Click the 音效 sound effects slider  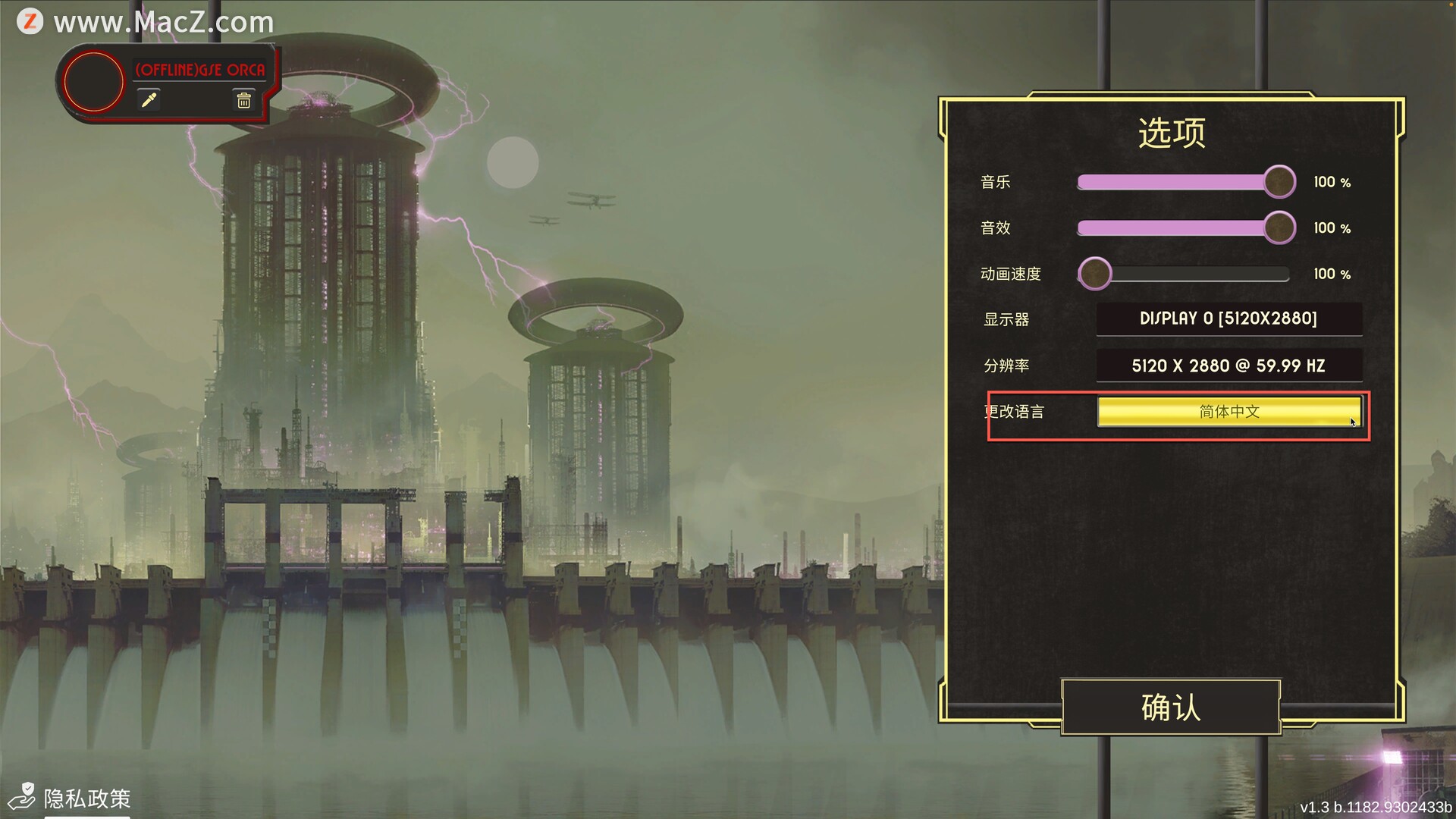tap(1183, 228)
